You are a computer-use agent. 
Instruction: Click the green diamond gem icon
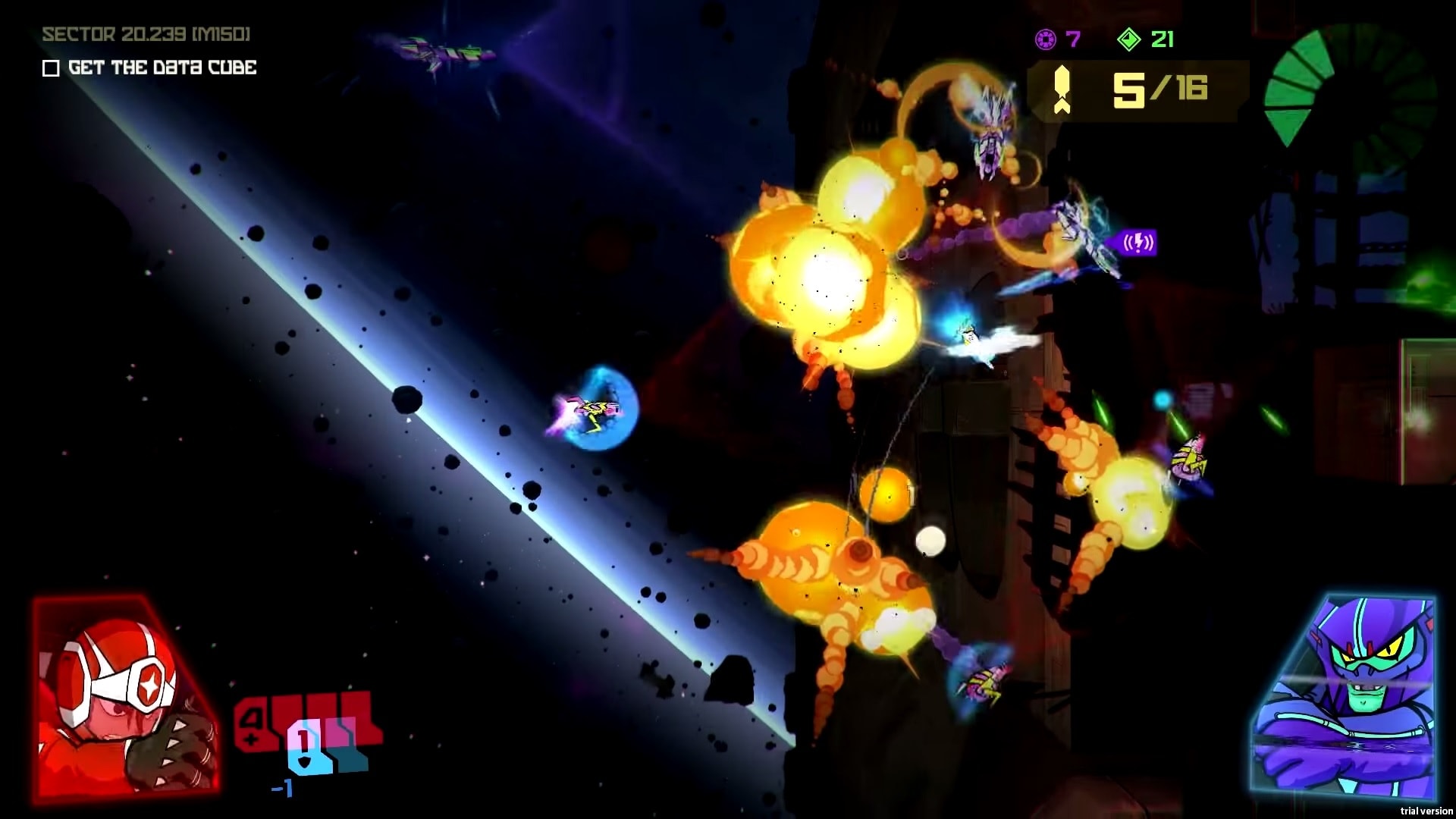pos(1128,39)
